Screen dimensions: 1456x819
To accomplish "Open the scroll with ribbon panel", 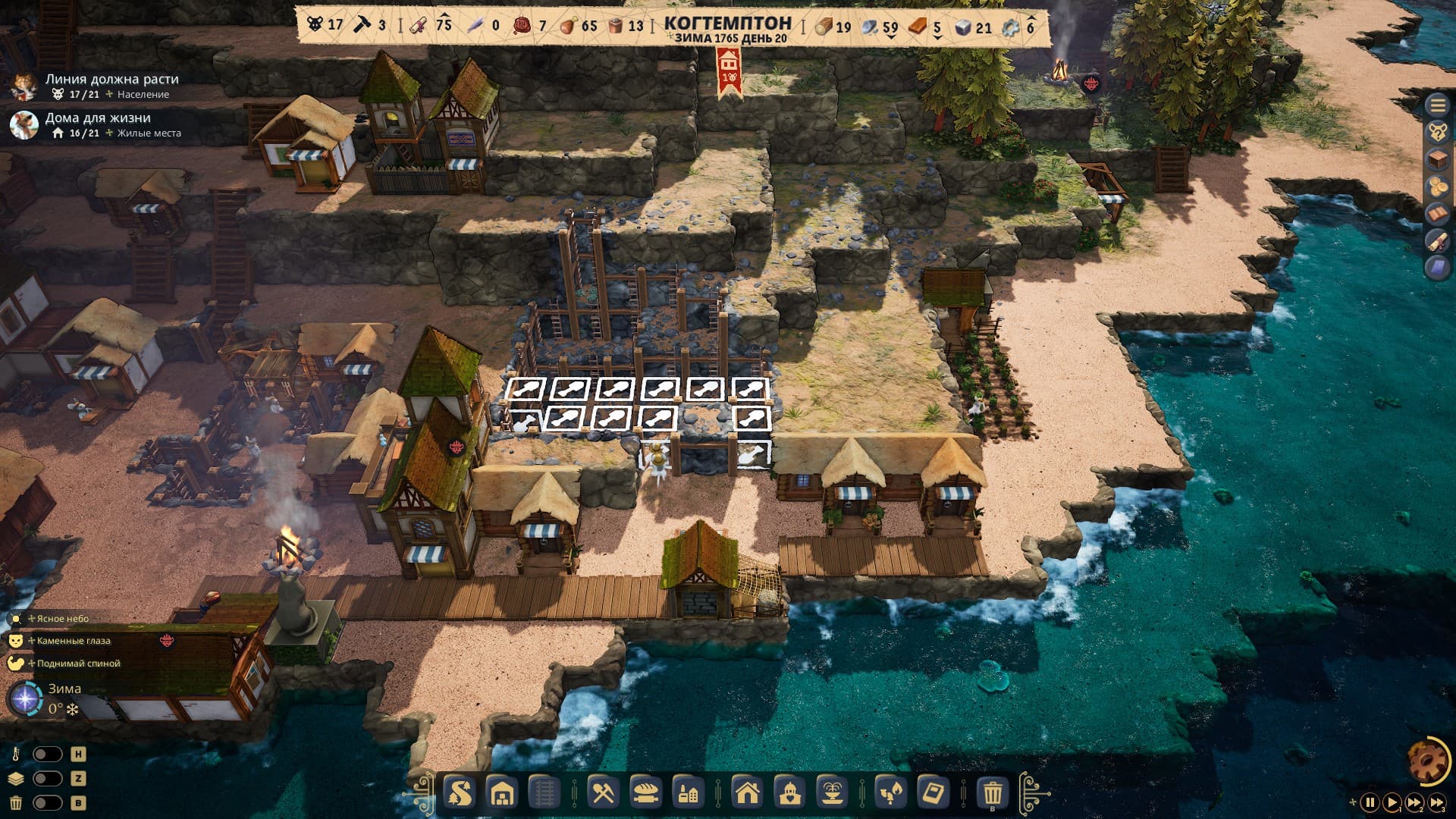I will point(1437,241).
